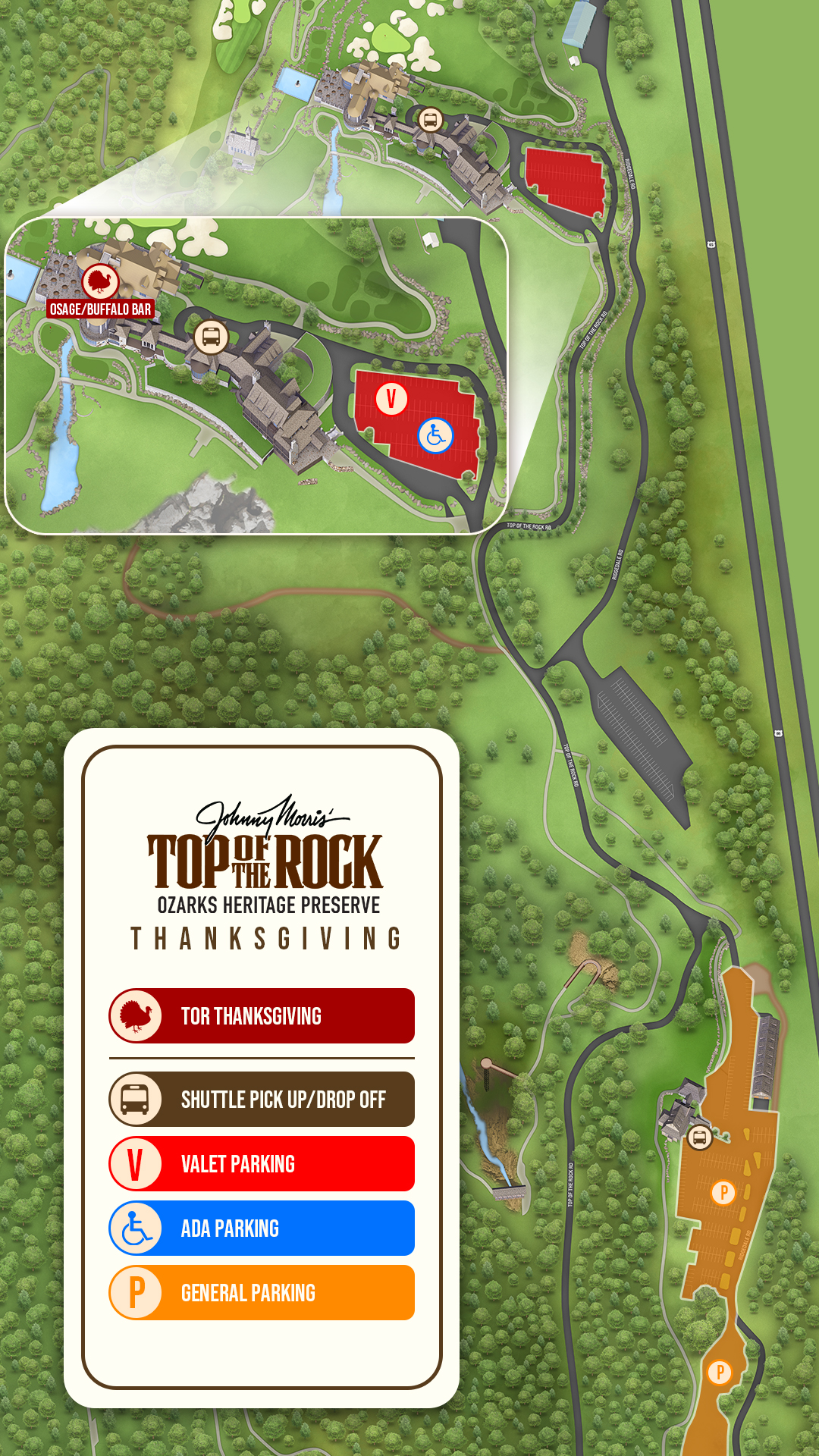Select the blue wheelchair marker on the red lot

435,435
